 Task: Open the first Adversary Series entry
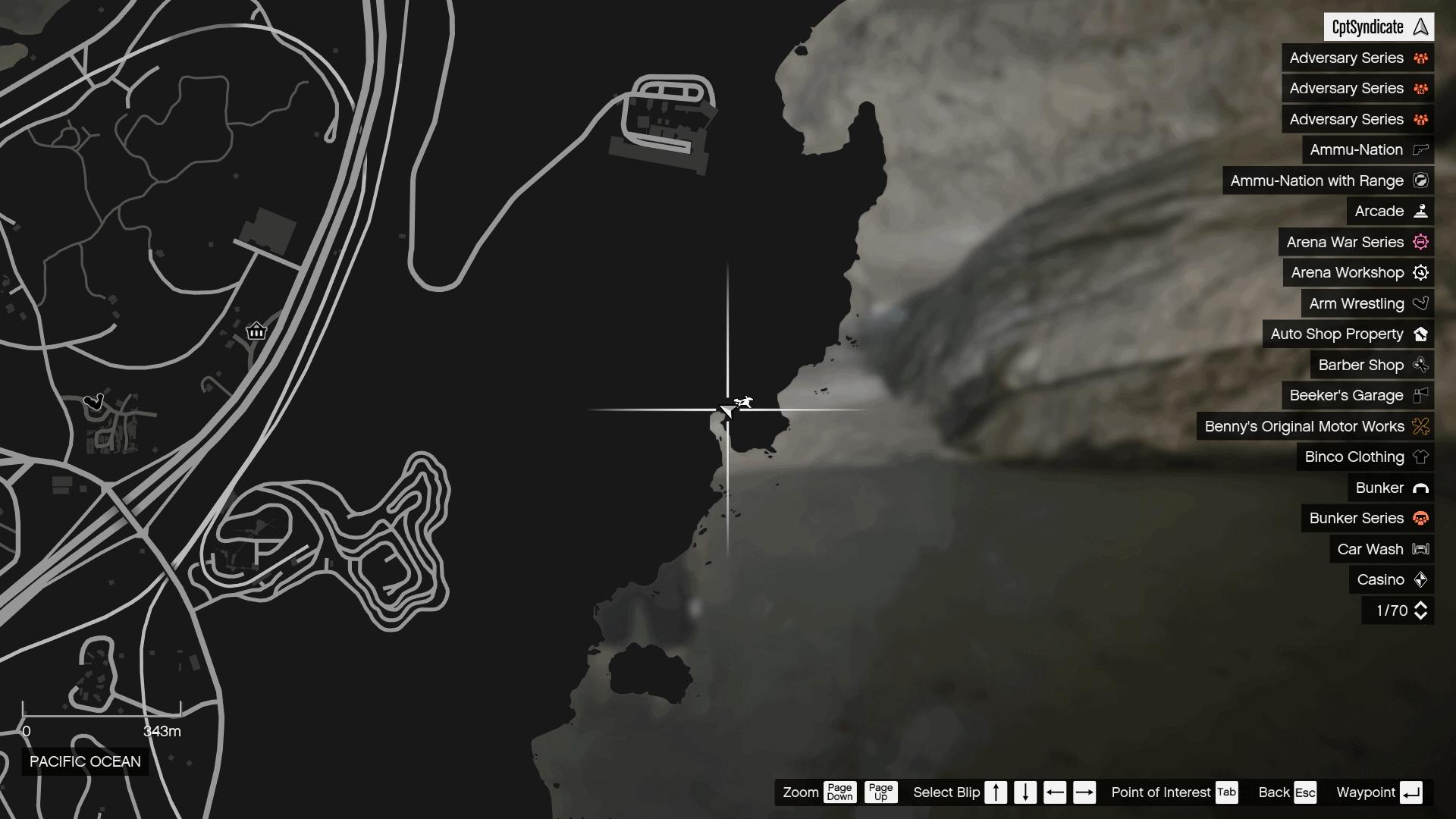(x=1346, y=58)
